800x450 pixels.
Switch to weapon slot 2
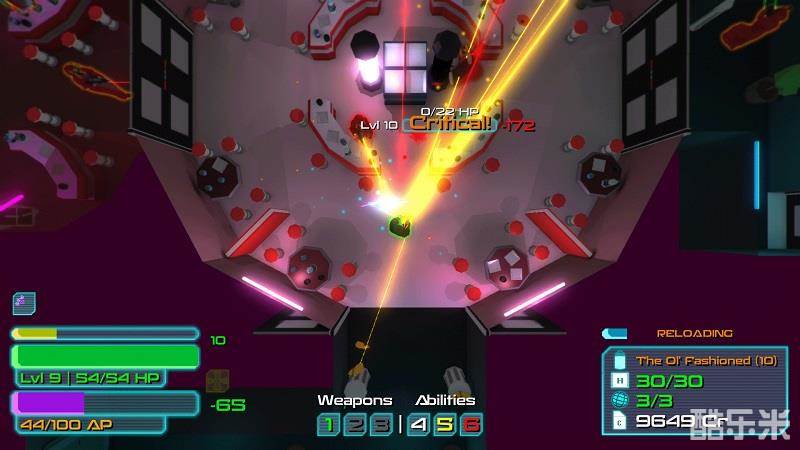click(353, 425)
